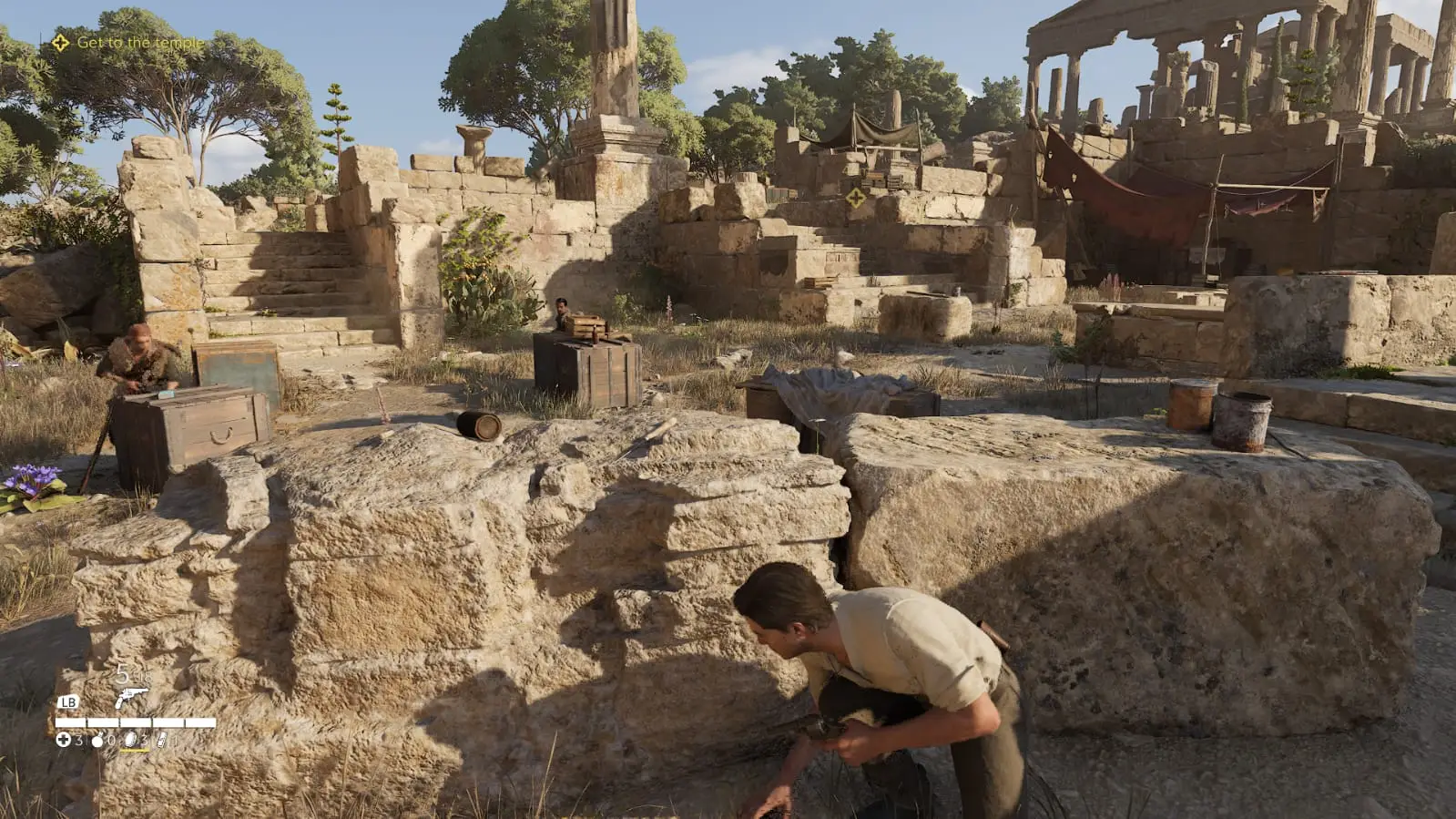Select the item underlined in yellow
Screen dimensions: 1456x819
[x=132, y=740]
